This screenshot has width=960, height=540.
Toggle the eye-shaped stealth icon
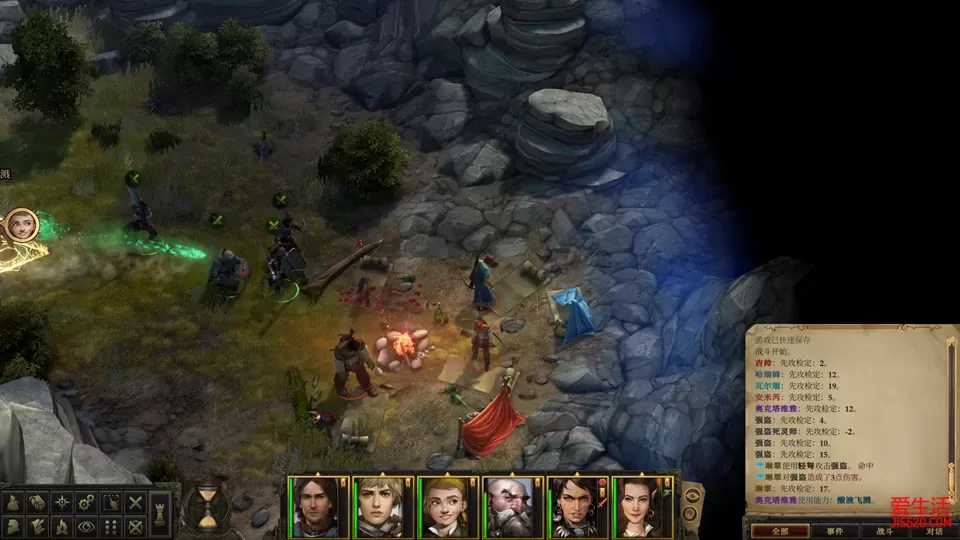coord(86,526)
